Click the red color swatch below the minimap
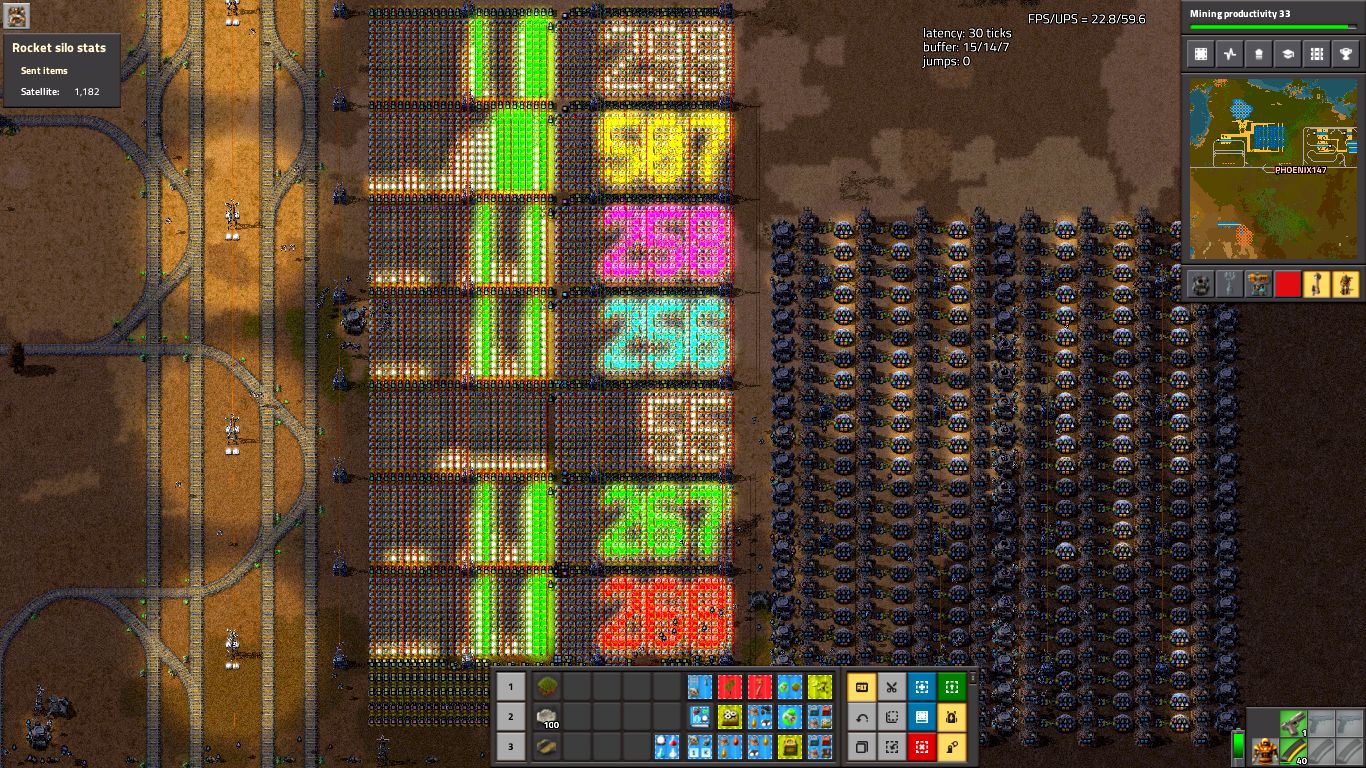Image resolution: width=1366 pixels, height=768 pixels. [1287, 284]
